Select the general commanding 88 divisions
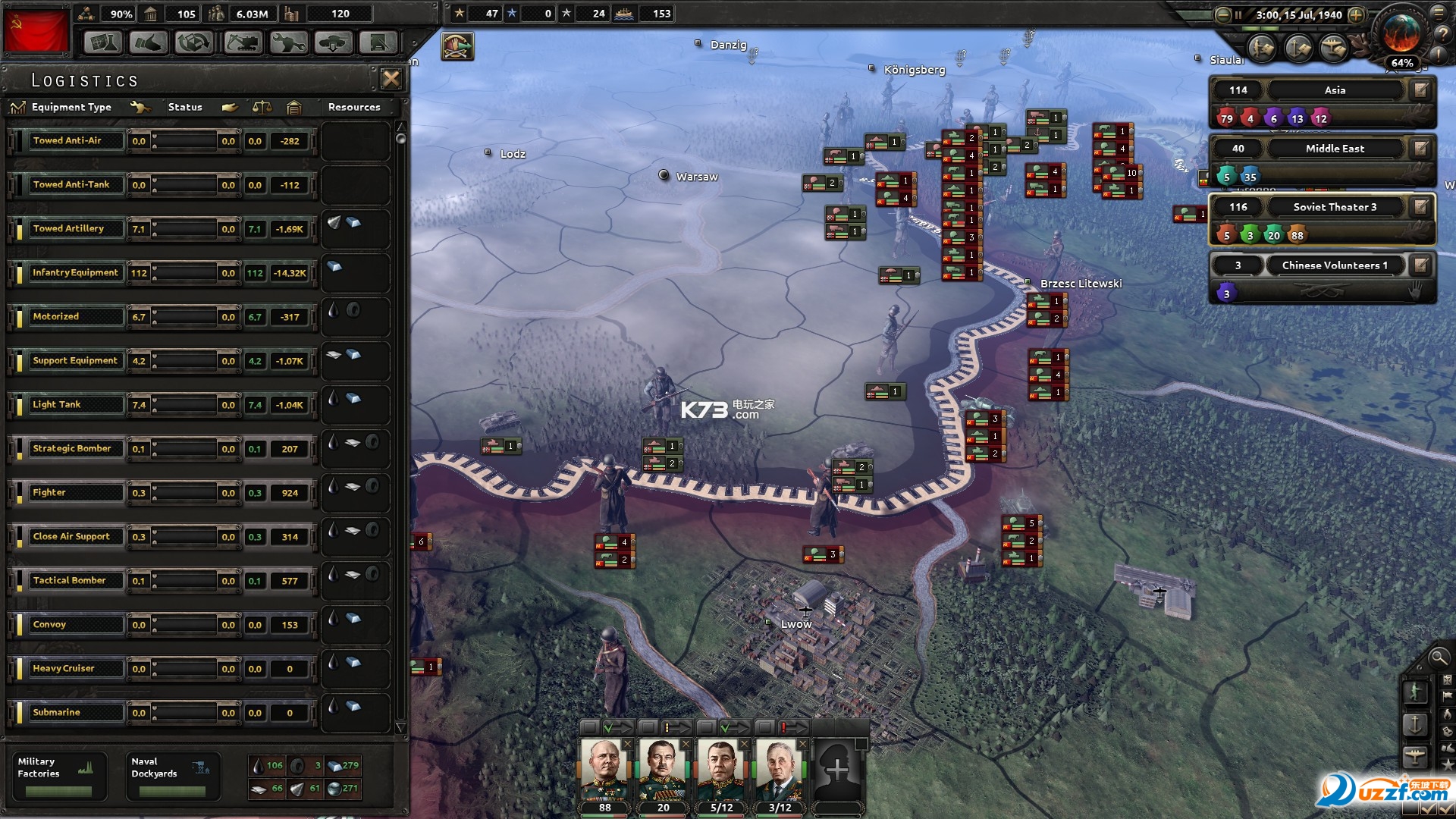 click(604, 771)
